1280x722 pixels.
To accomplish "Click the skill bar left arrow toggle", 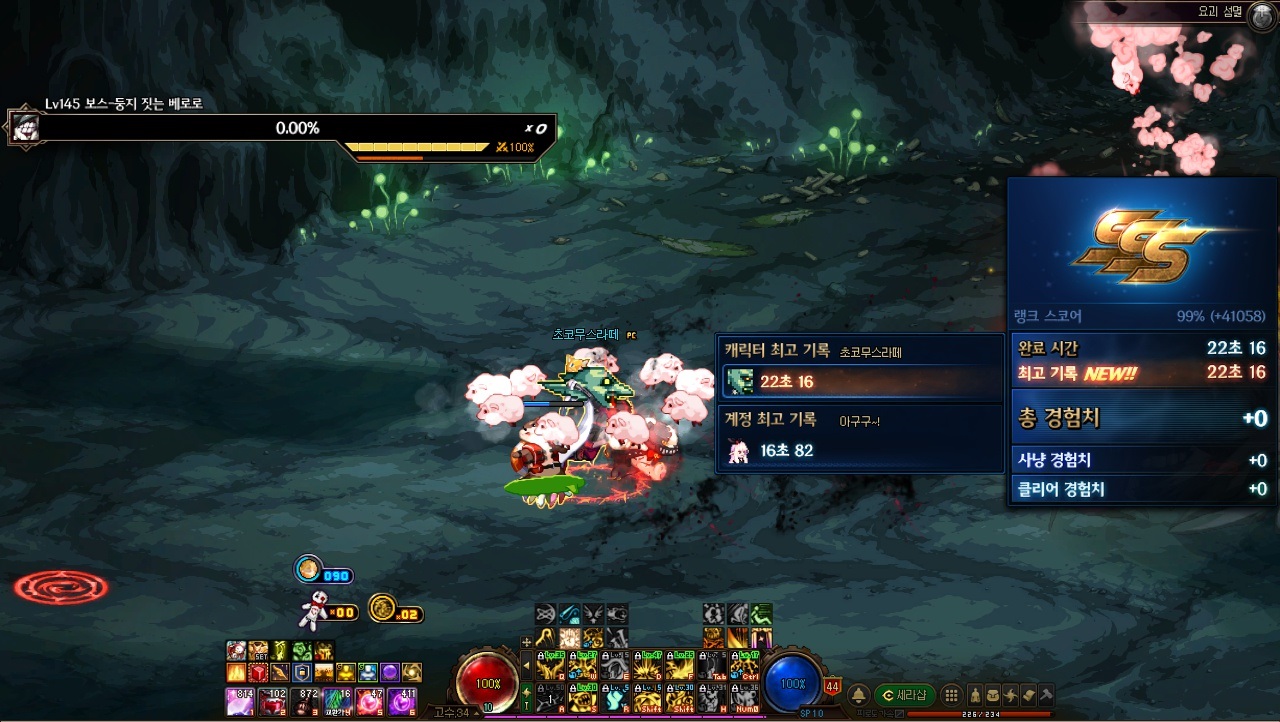I will (x=527, y=664).
